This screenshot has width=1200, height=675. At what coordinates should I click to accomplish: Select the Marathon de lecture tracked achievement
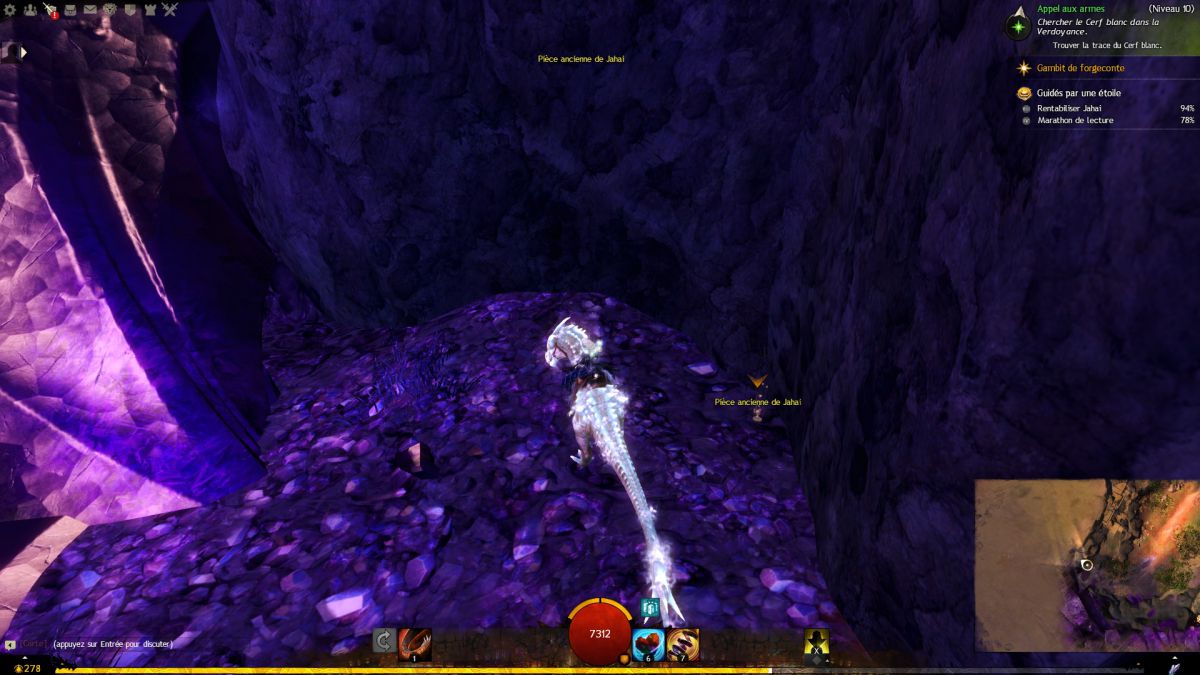pyautogui.click(x=1075, y=120)
